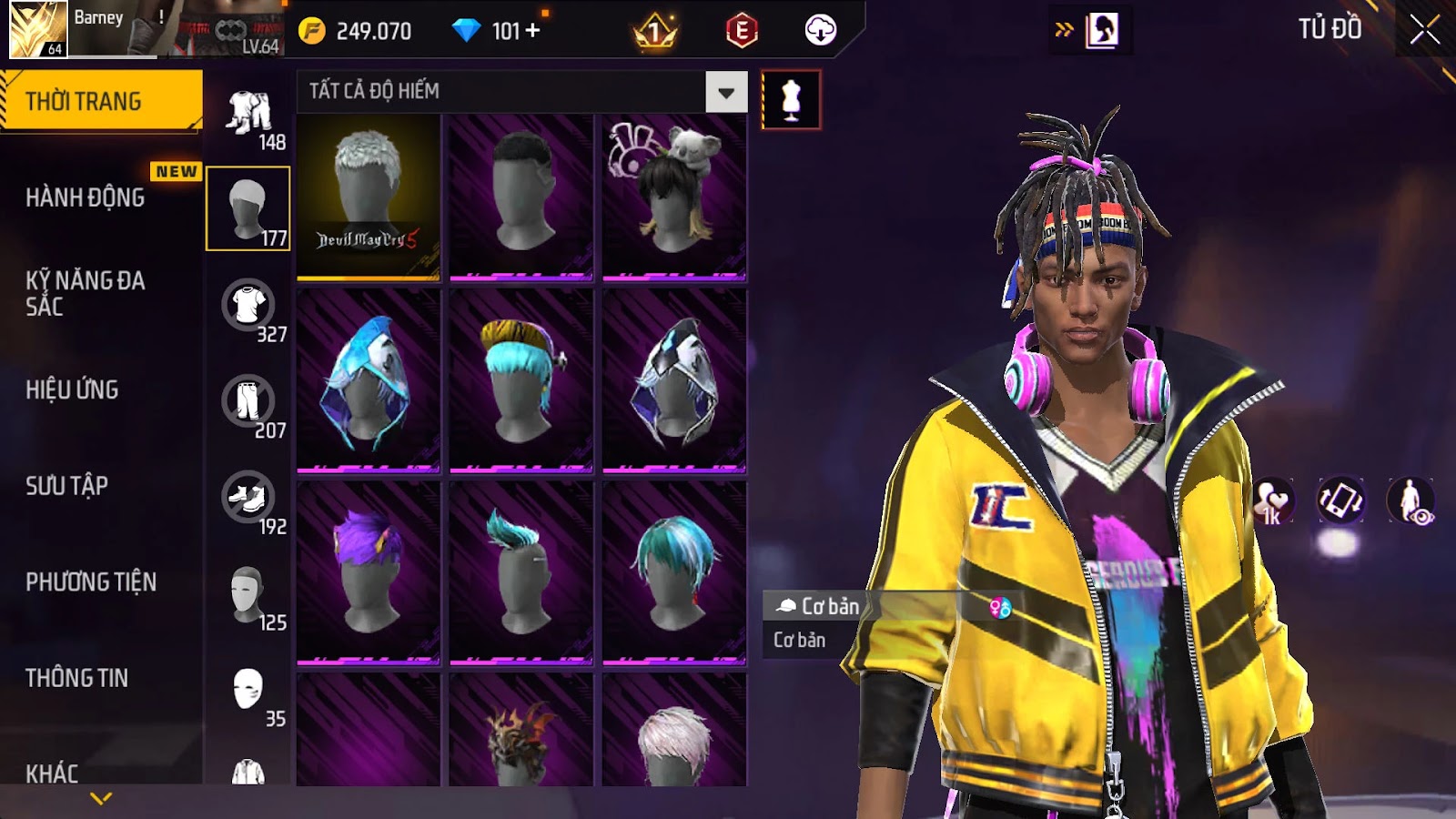Screen dimensions: 1456x819
Task: Choose the shoes category with 192 items
Action: [x=248, y=499]
